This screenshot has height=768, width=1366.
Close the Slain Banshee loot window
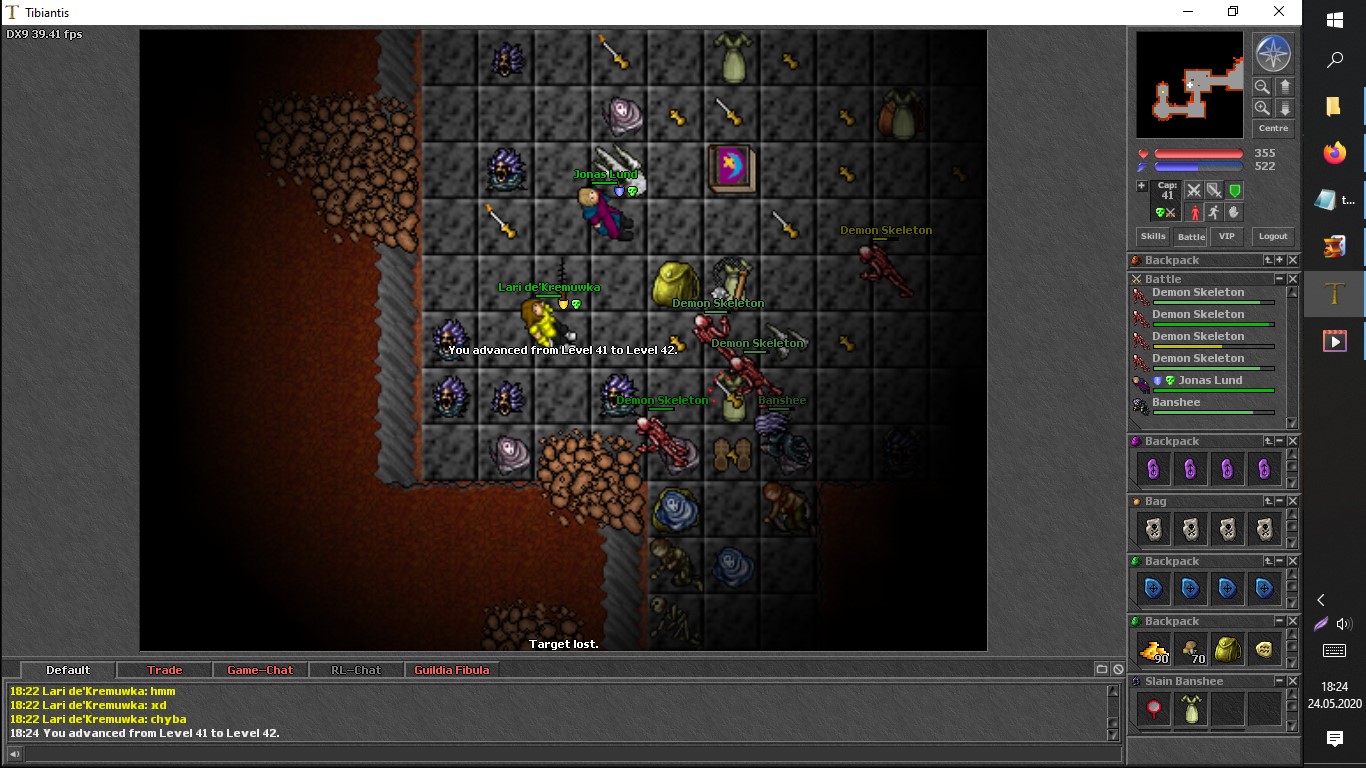coord(1292,681)
